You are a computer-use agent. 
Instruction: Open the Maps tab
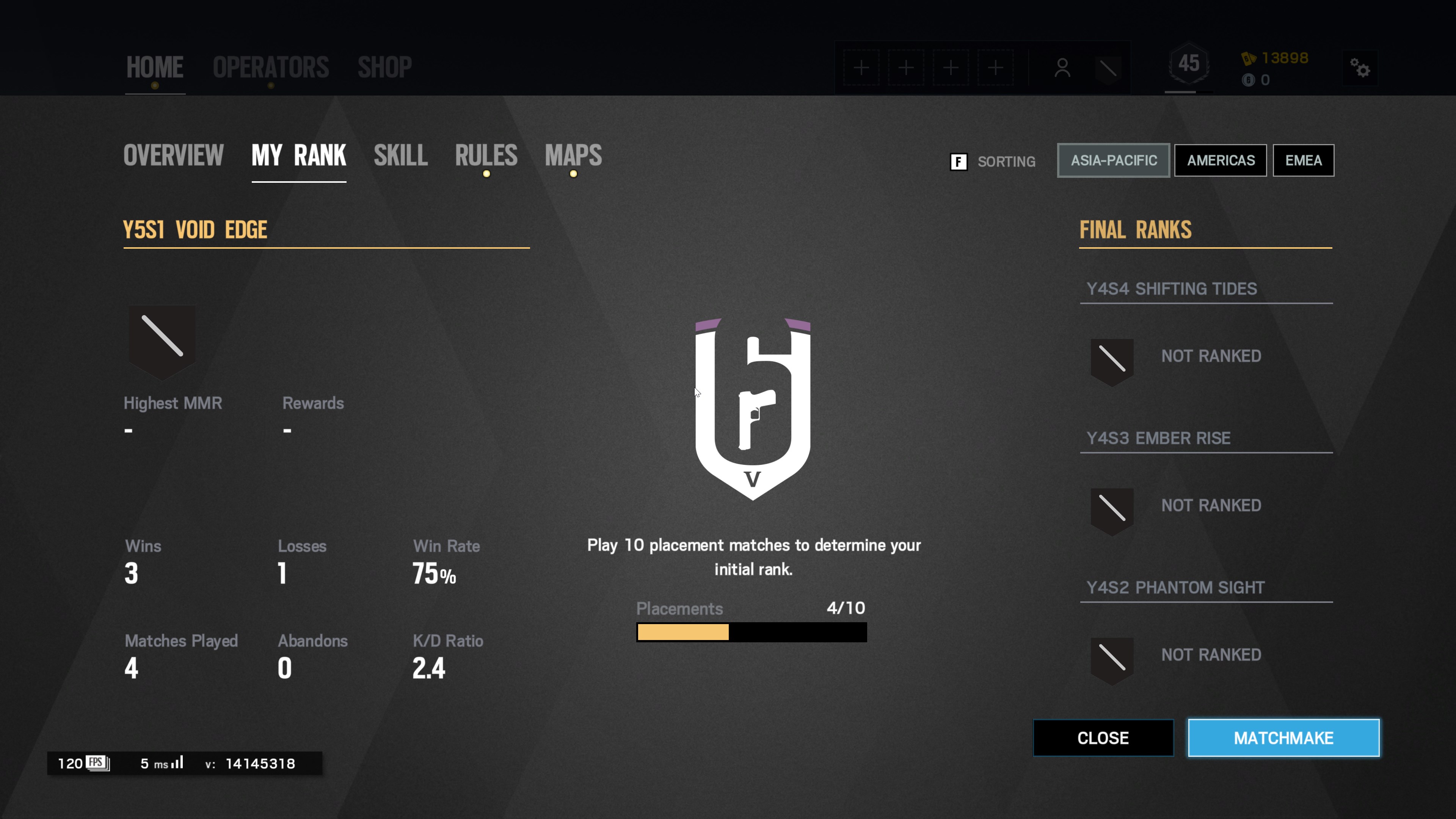[x=573, y=155]
